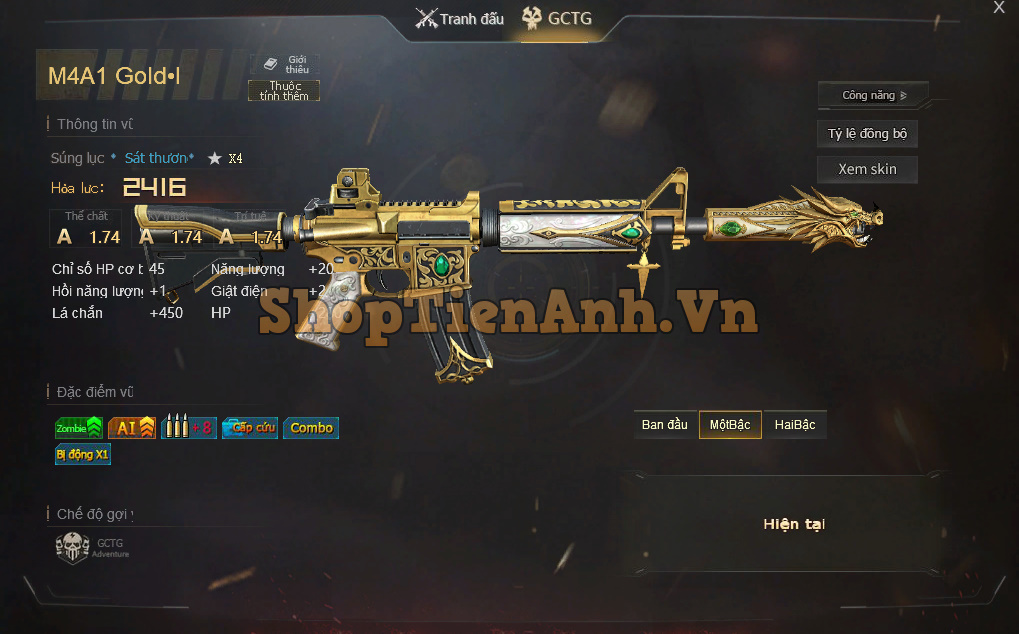The height and width of the screenshot is (634, 1019).
Task: Open the GCTG tab
Action: (x=557, y=18)
